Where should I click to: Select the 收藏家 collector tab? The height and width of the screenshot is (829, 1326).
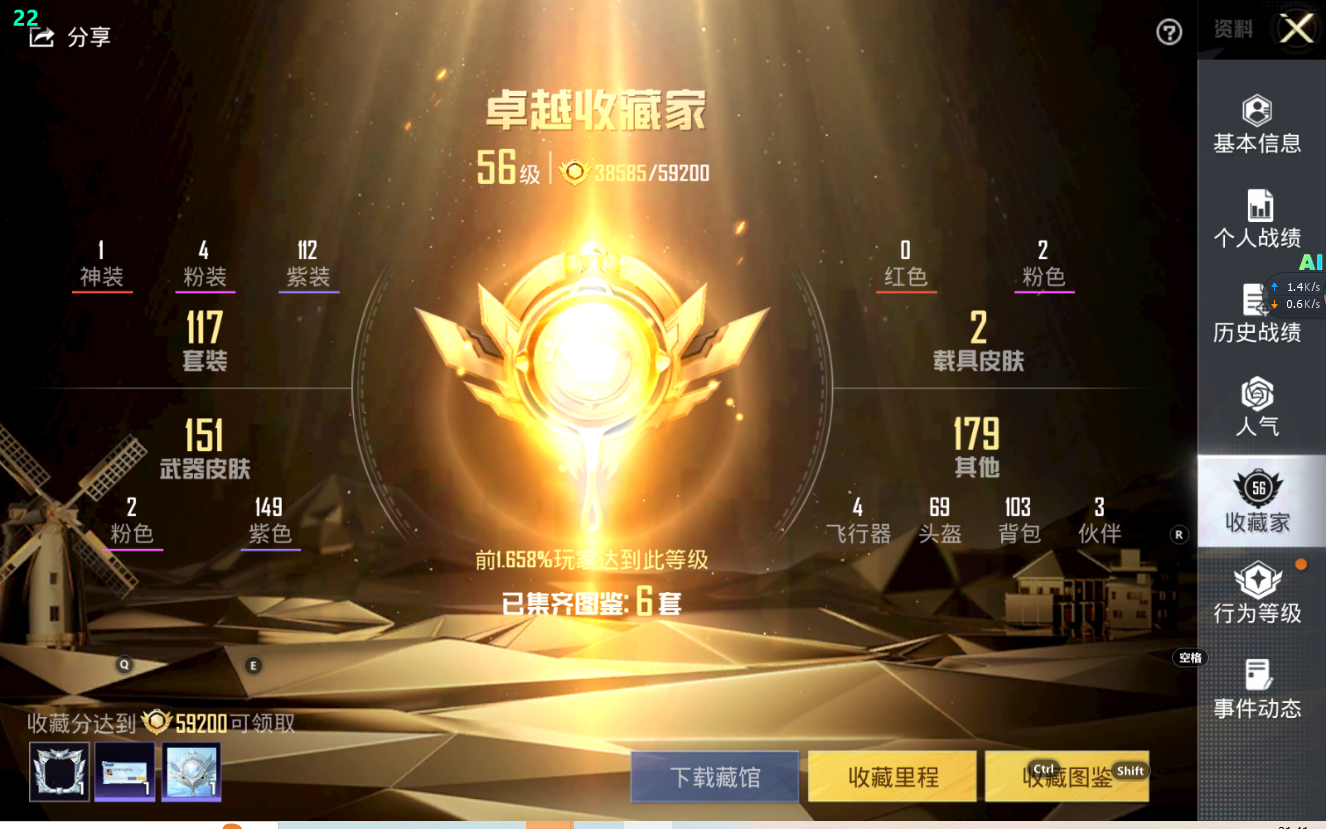[x=1257, y=502]
